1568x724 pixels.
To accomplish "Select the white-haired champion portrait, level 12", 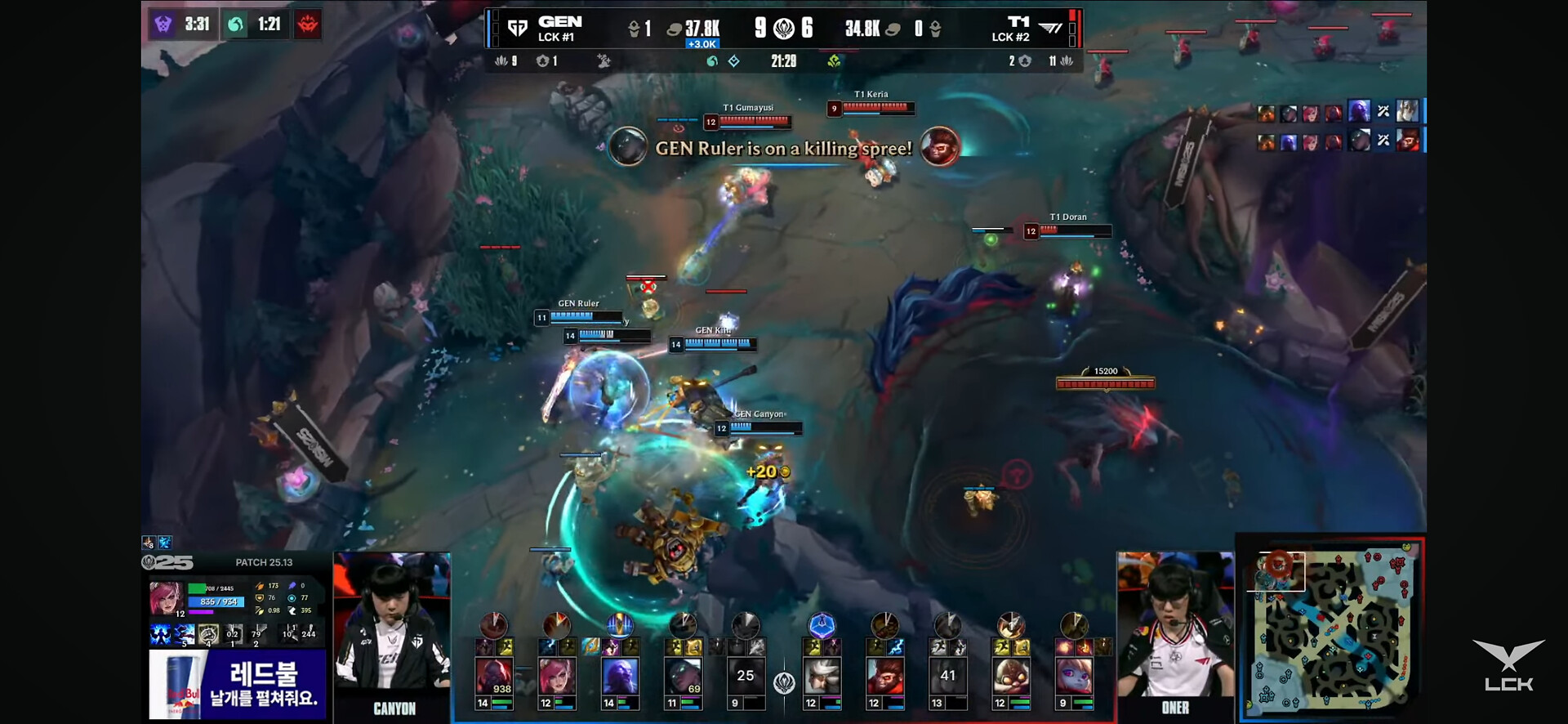I will pyautogui.click(x=822, y=677).
